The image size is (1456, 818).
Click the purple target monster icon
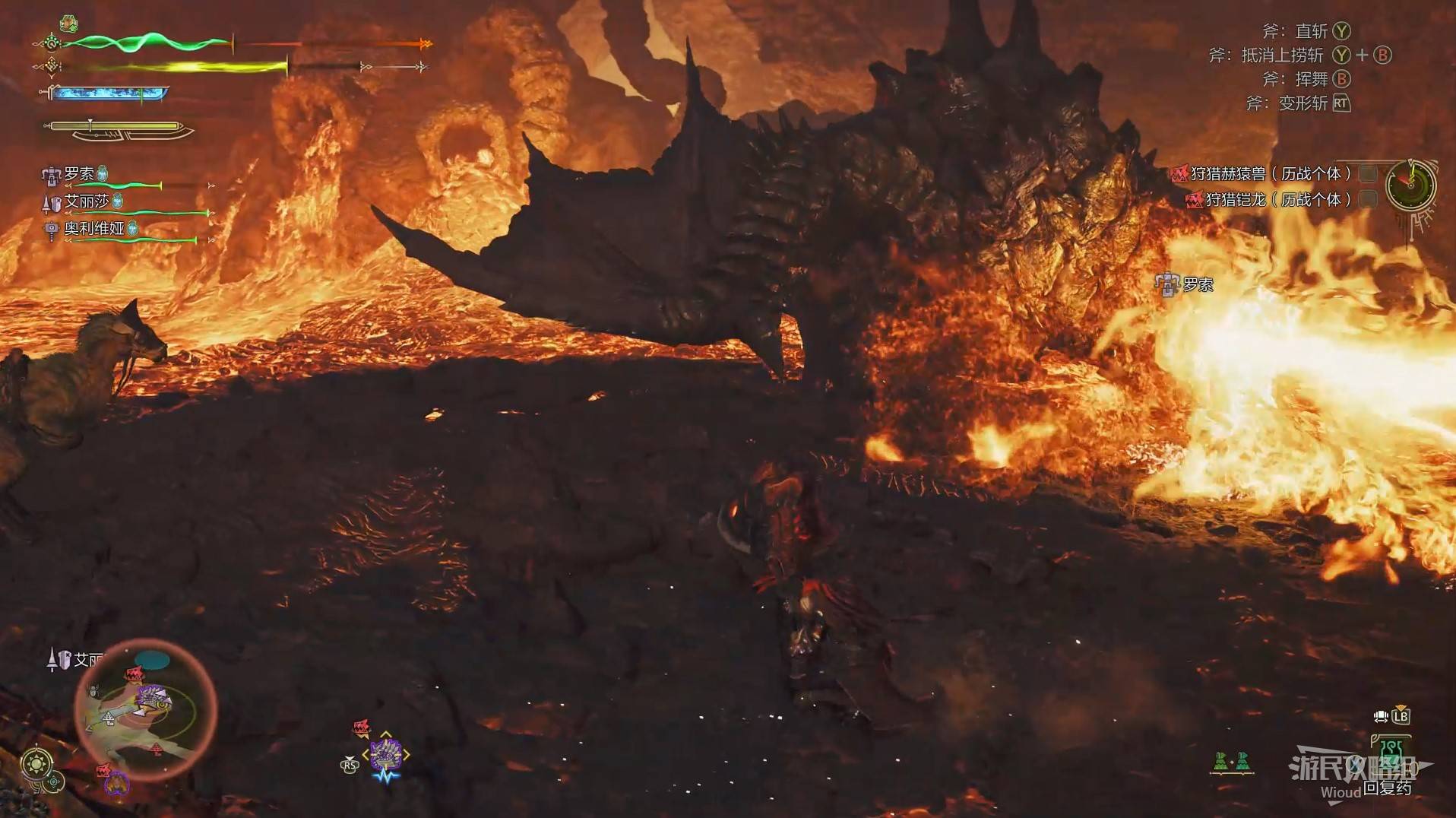click(386, 753)
